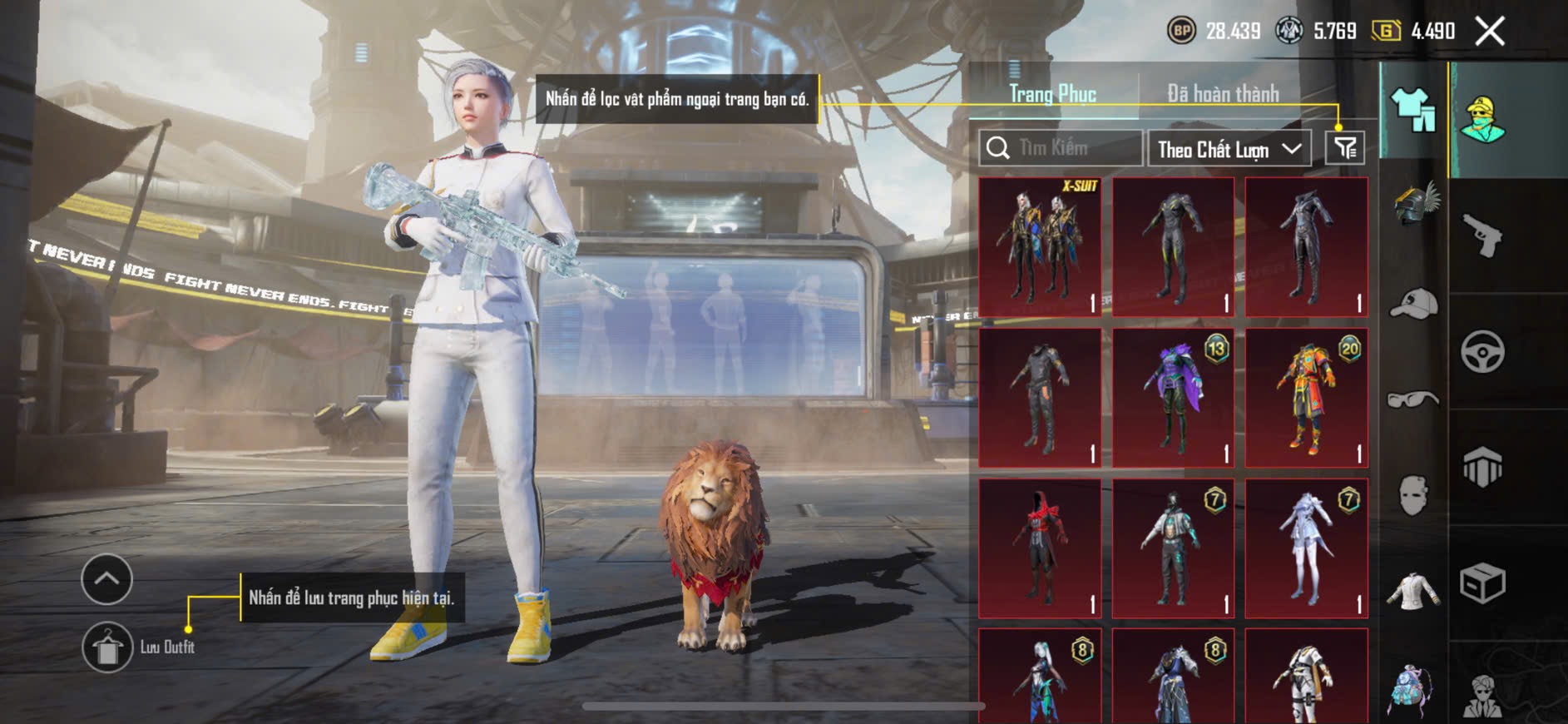Select the white jacket tops category
The image size is (1568, 724).
[1414, 591]
